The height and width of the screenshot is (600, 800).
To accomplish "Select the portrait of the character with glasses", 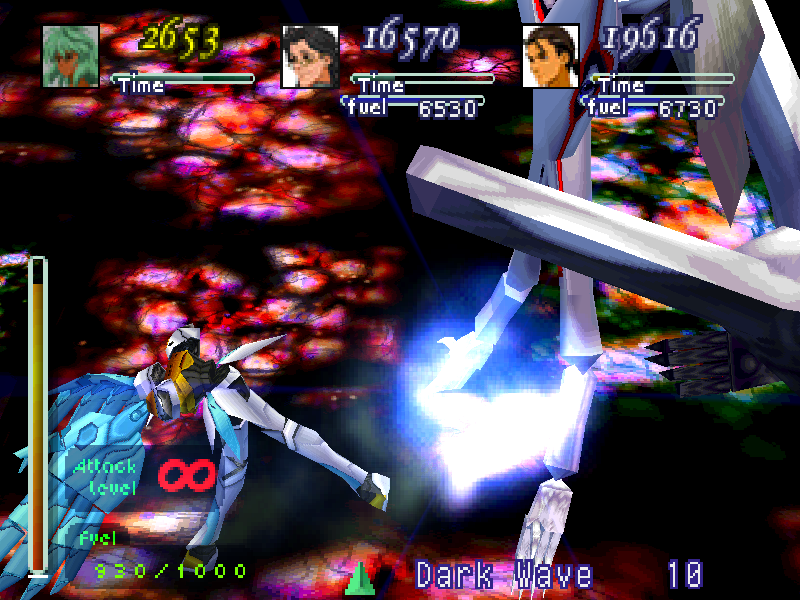I will coord(310,57).
